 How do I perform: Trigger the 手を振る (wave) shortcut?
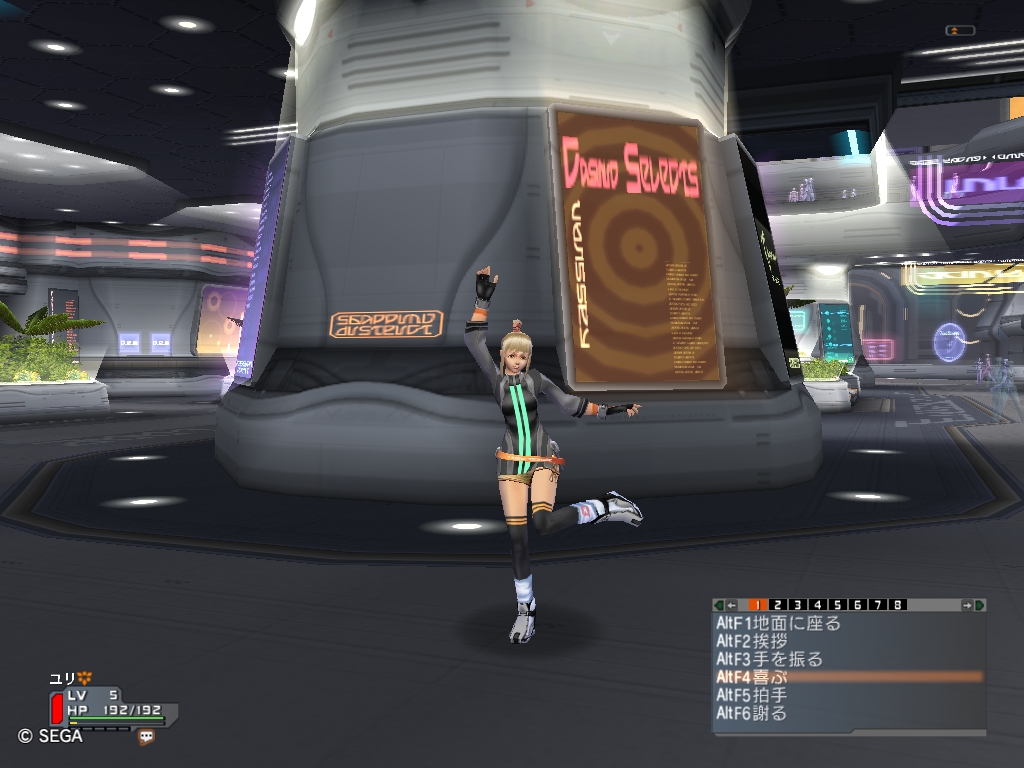coord(770,659)
